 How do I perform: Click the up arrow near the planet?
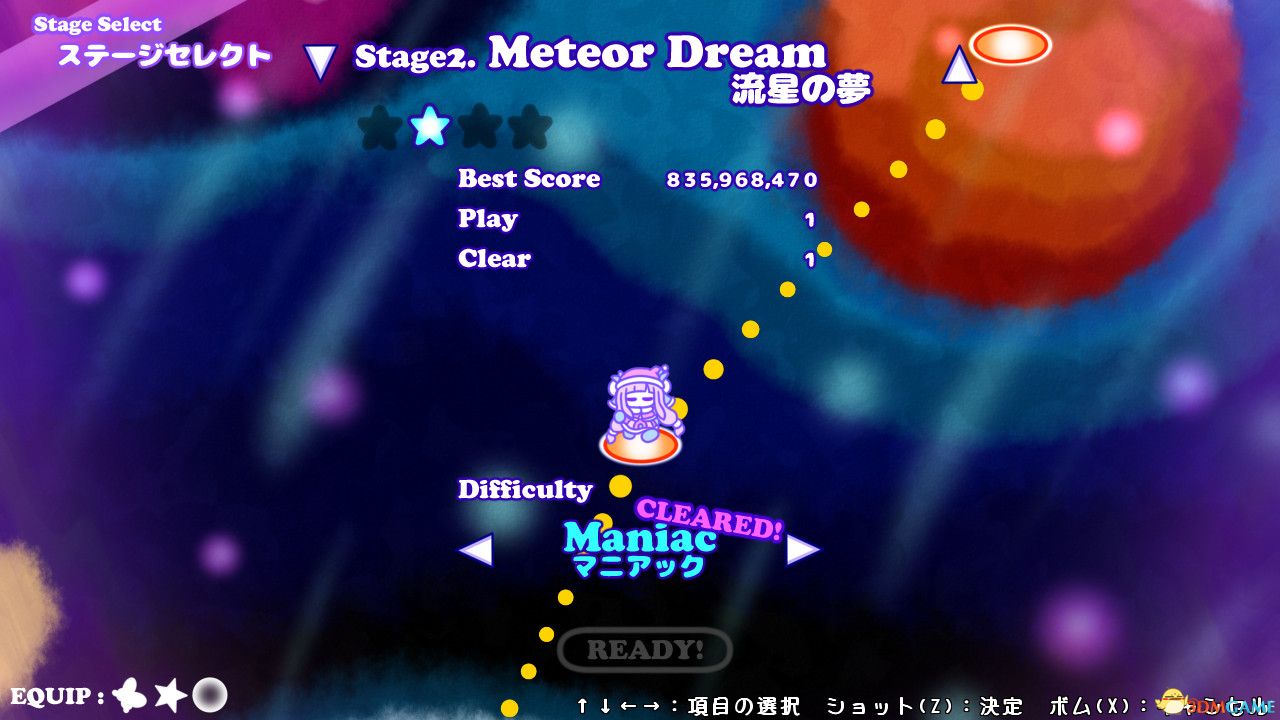(957, 63)
